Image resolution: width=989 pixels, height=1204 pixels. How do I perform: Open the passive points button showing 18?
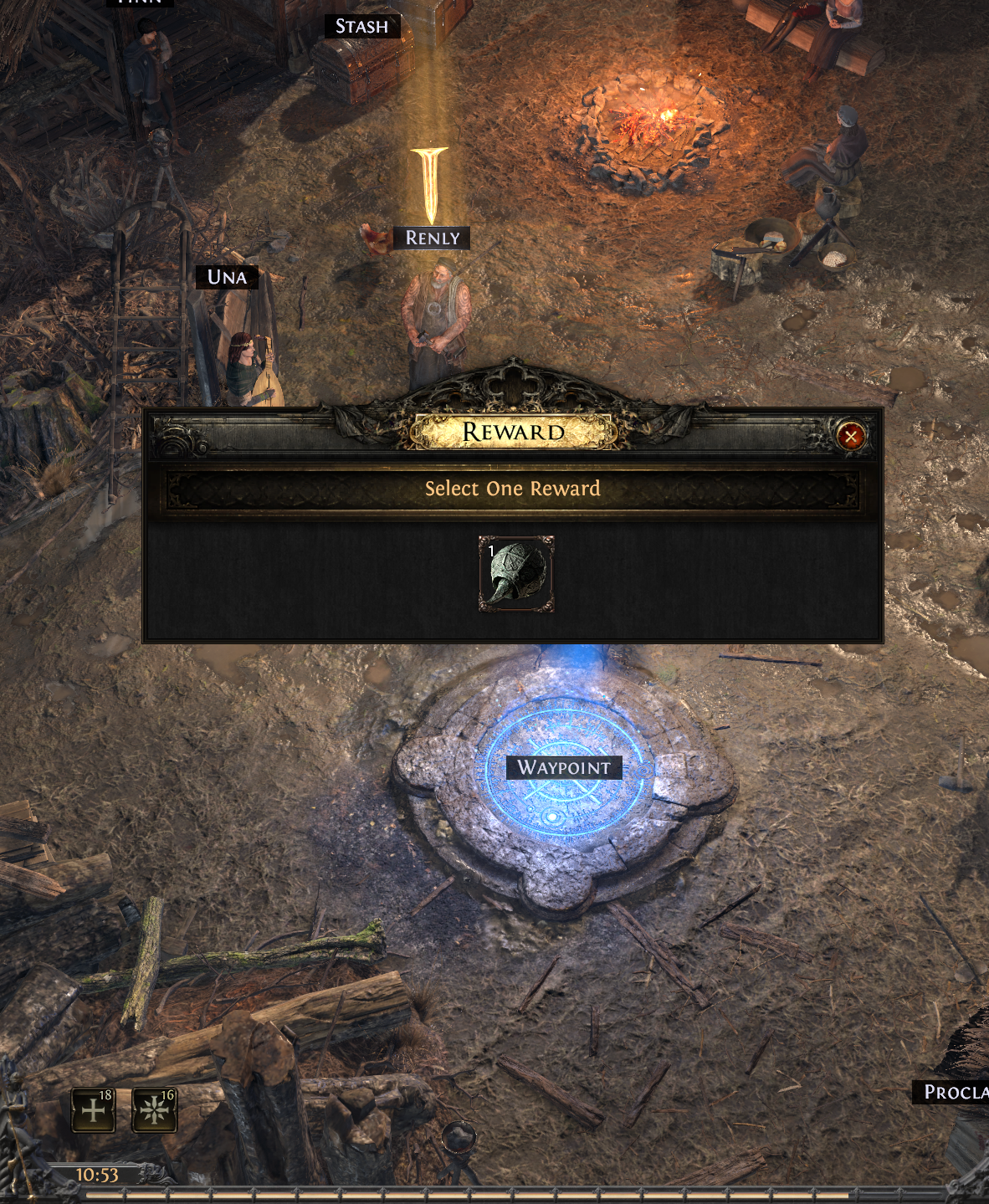coord(94,1109)
